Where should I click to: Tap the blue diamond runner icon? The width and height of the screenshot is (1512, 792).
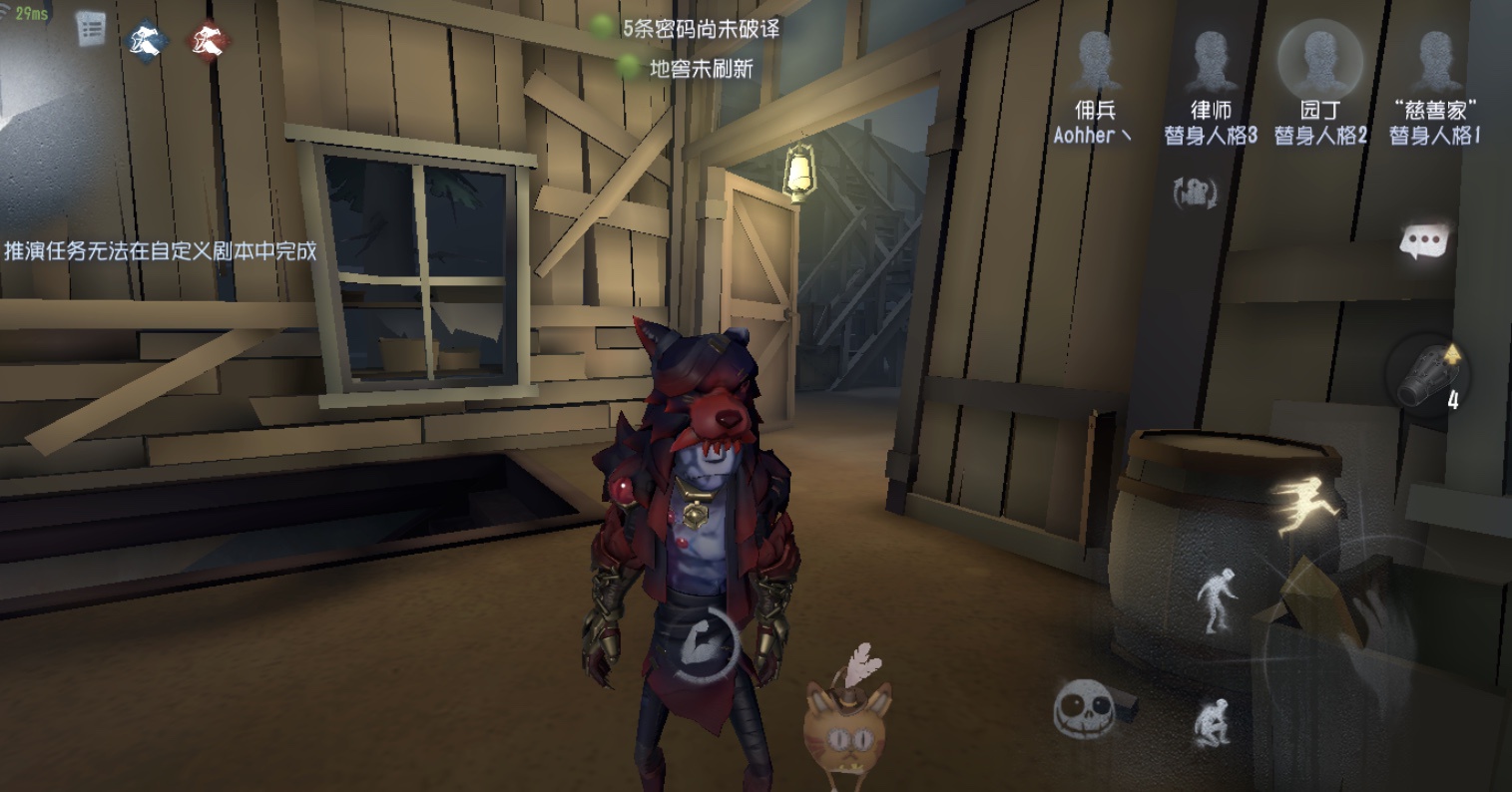150,41
